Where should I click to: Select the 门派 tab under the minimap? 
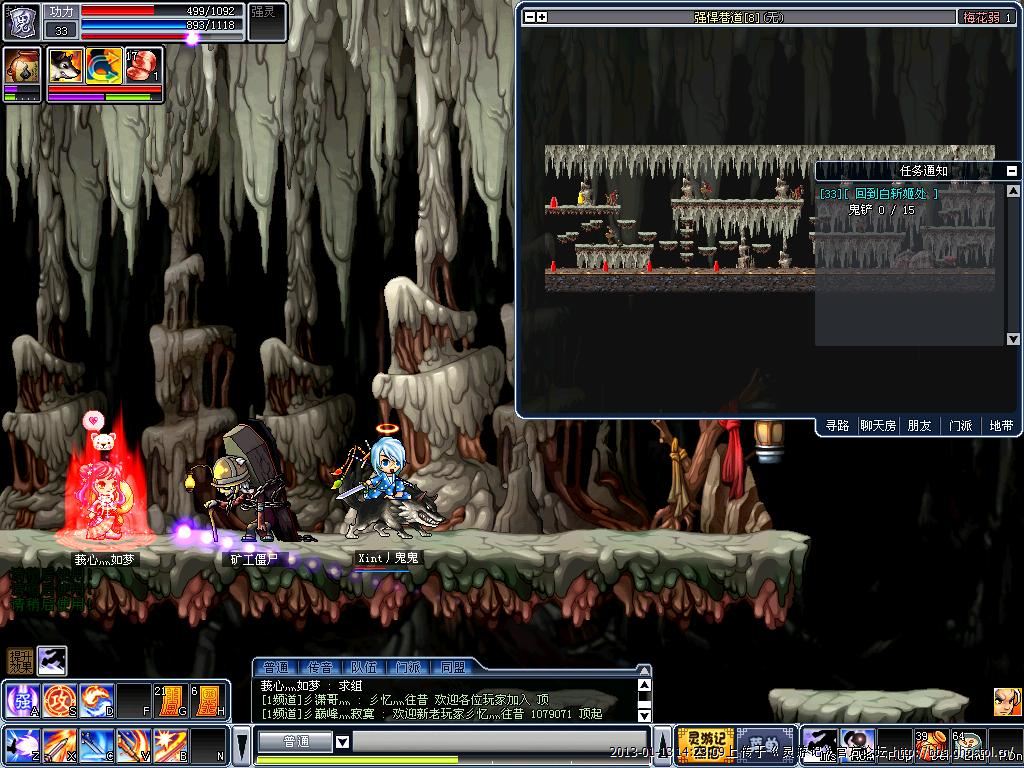pos(960,426)
